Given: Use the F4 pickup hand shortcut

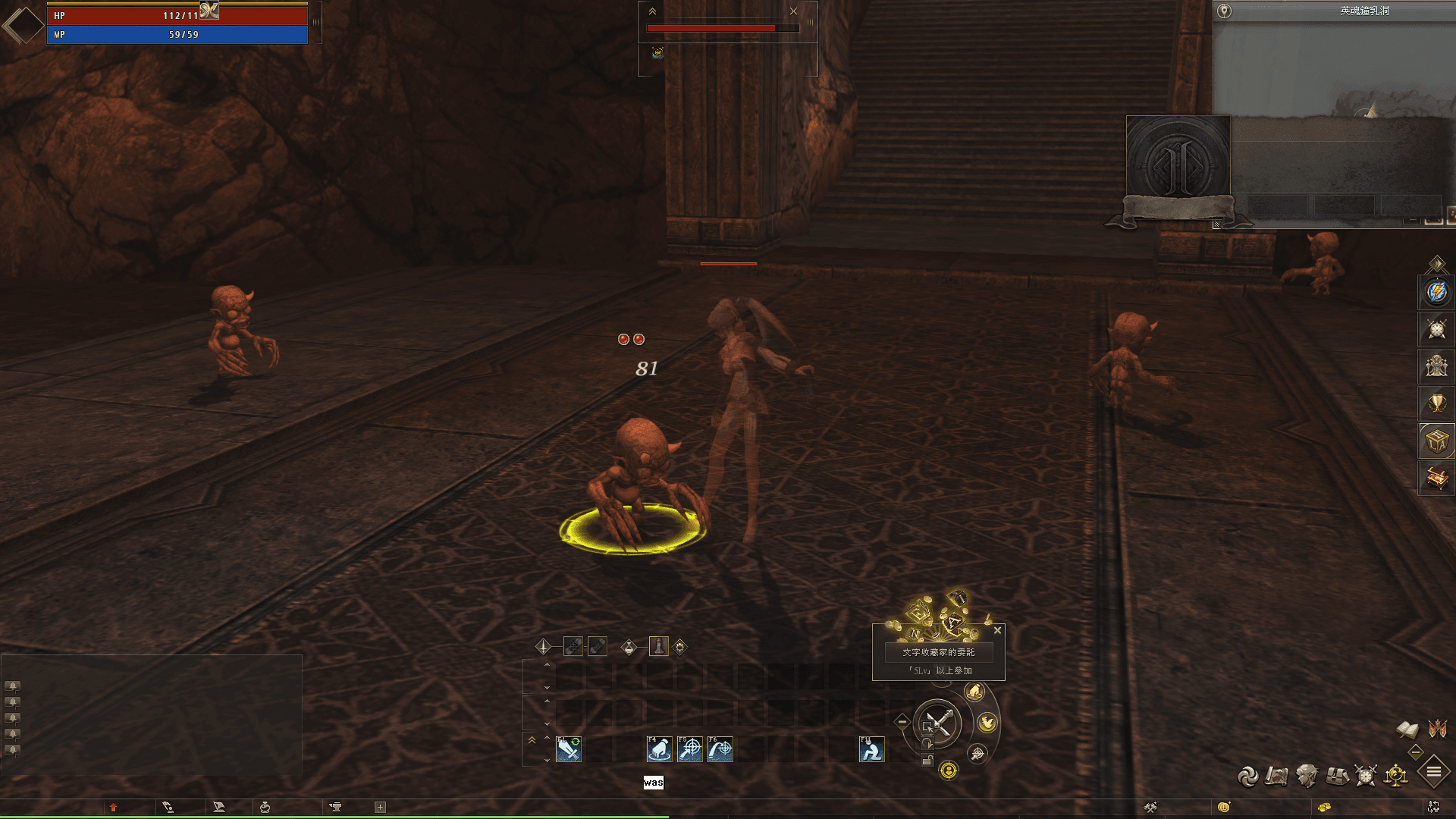Looking at the screenshot, I should click(659, 749).
